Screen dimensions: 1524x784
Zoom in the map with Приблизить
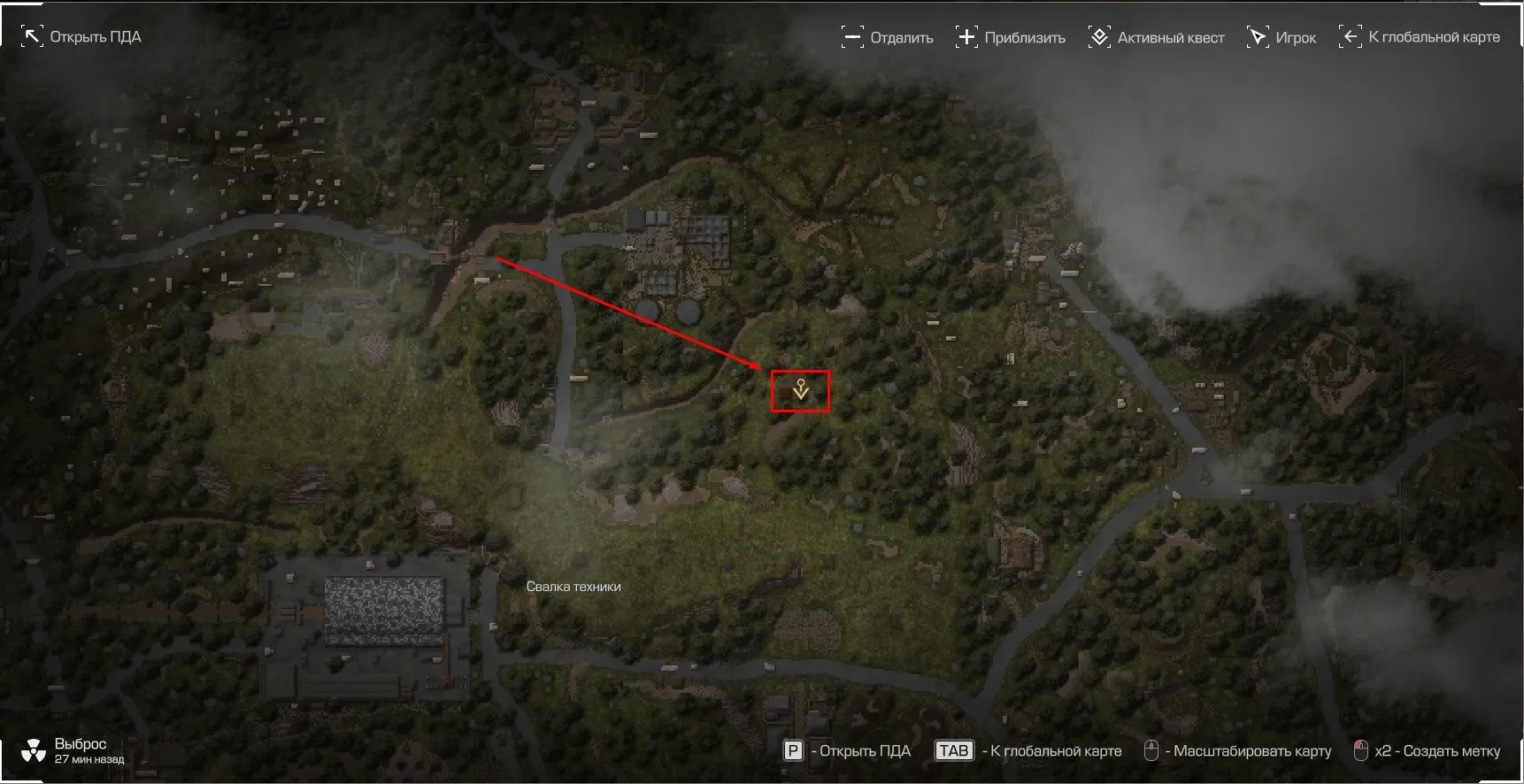coord(1011,37)
